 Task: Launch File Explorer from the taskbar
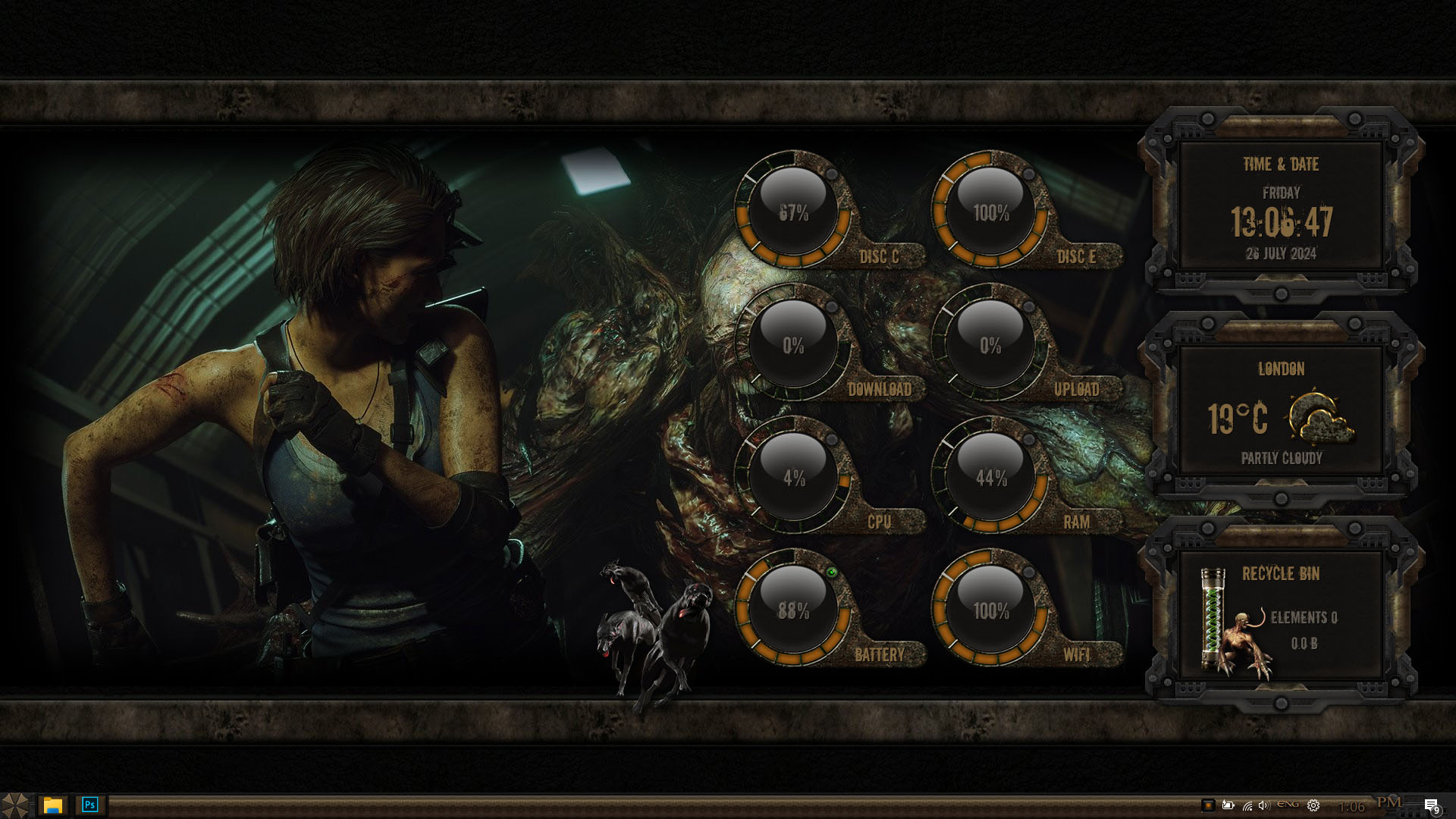tap(52, 805)
